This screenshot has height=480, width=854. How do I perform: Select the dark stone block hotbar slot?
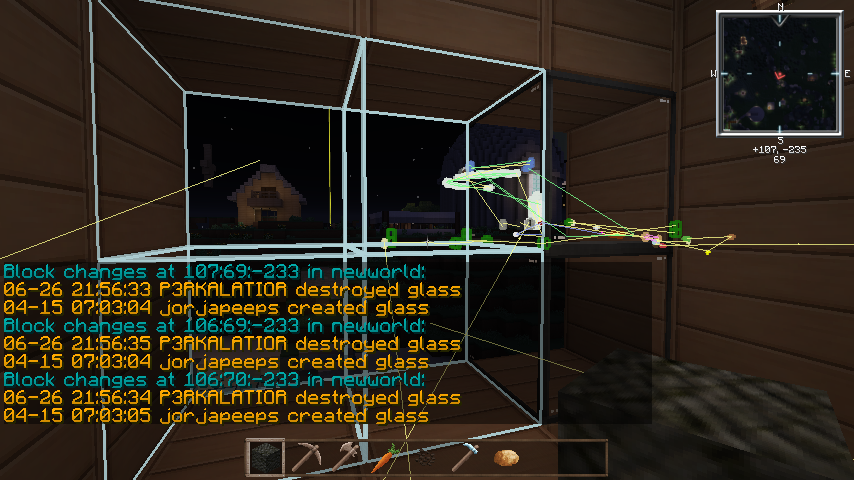point(265,458)
